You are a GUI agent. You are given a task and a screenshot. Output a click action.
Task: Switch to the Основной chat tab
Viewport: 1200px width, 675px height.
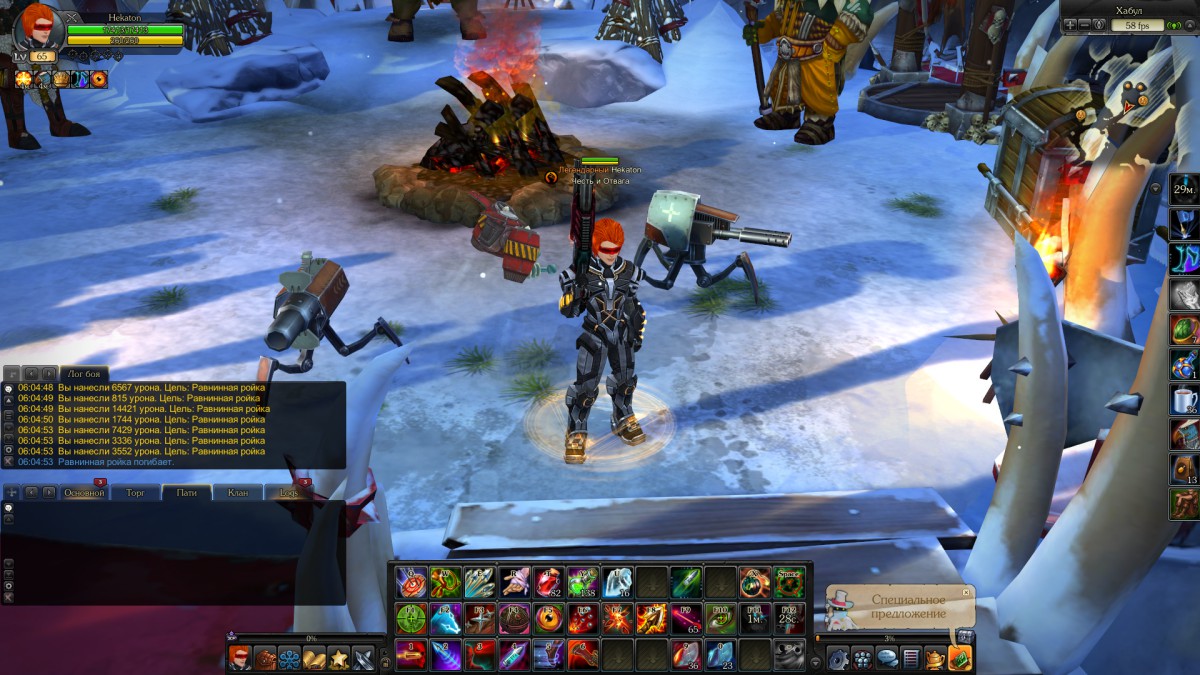point(84,493)
